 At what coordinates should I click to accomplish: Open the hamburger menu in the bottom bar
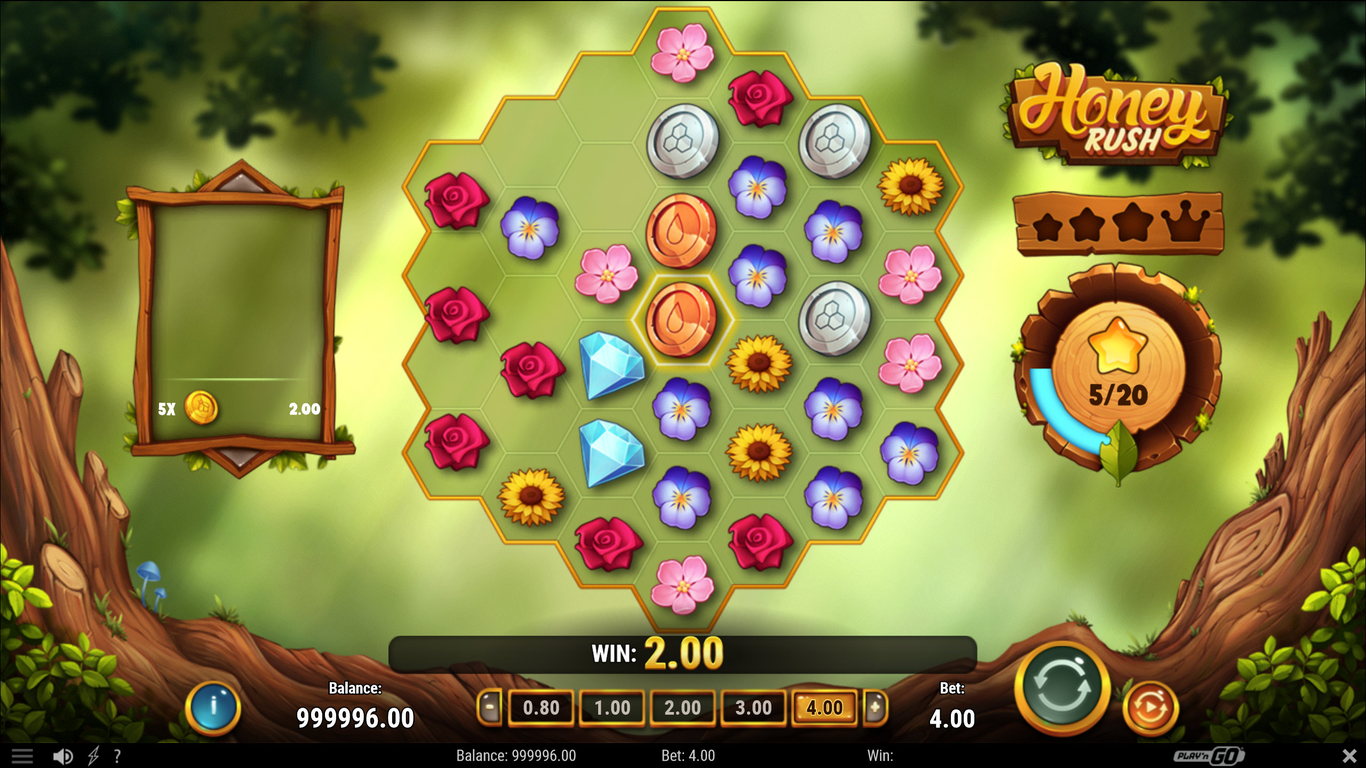[22, 756]
